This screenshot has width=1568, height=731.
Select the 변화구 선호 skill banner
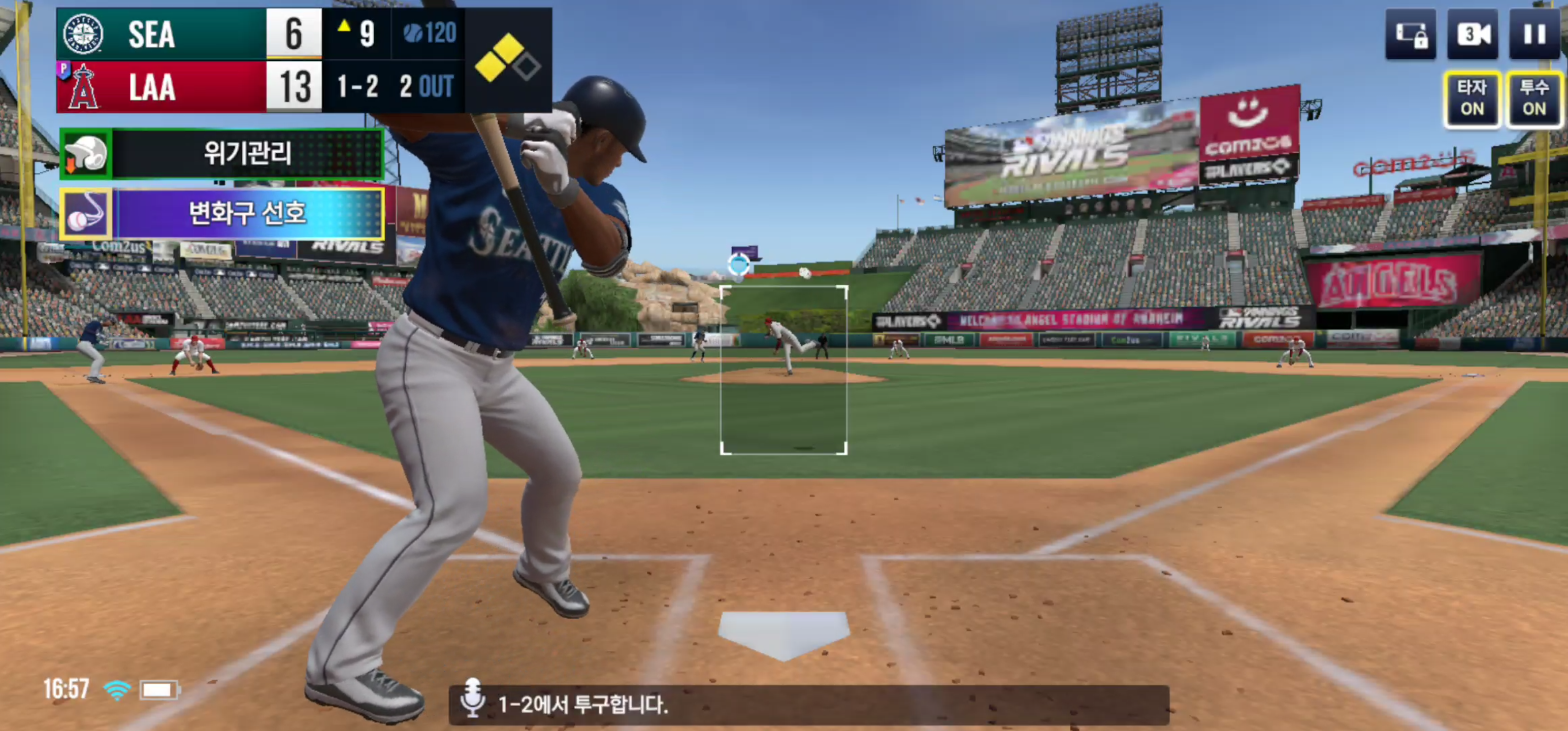pyautogui.click(x=222, y=214)
